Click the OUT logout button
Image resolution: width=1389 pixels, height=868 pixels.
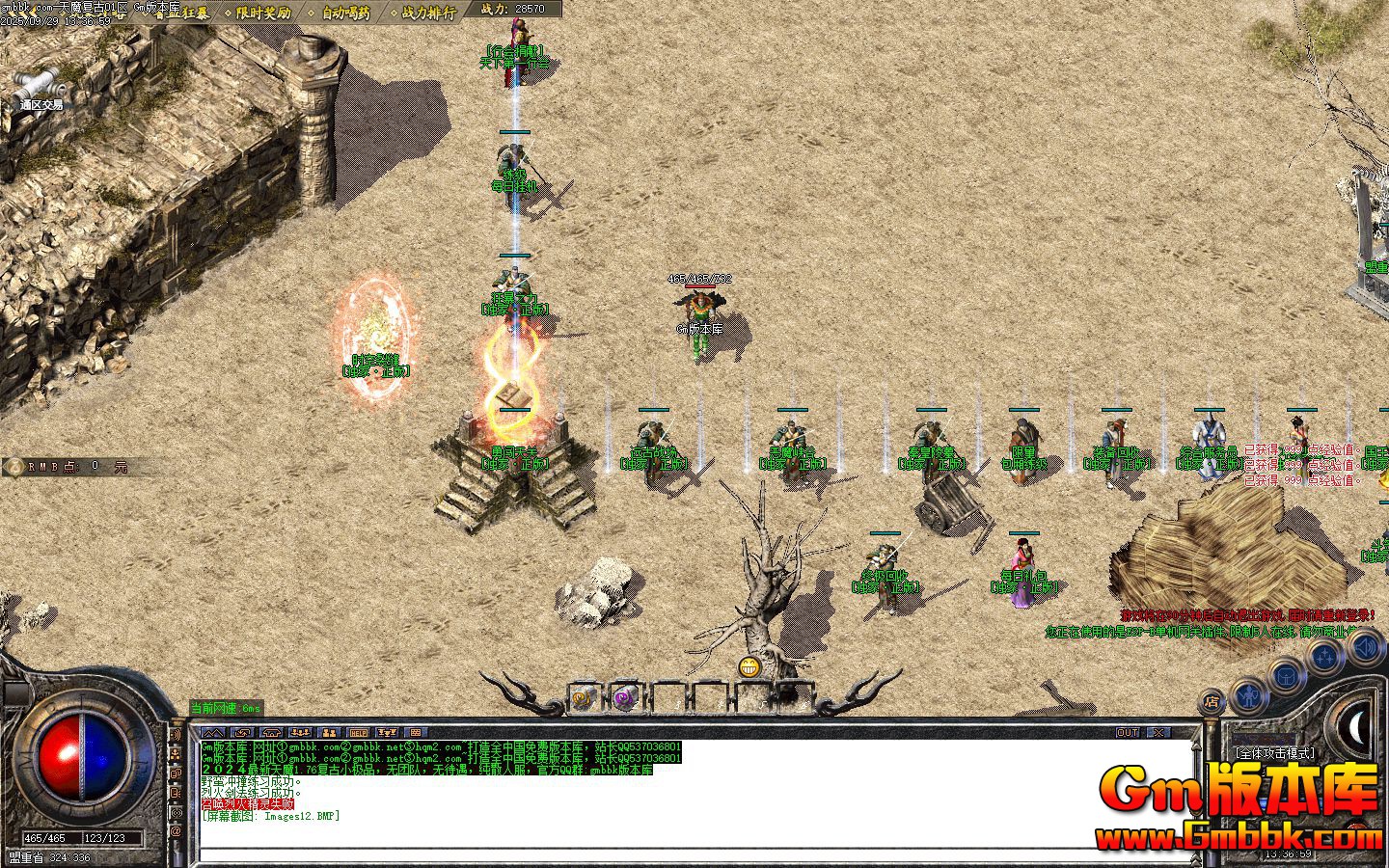[1127, 733]
